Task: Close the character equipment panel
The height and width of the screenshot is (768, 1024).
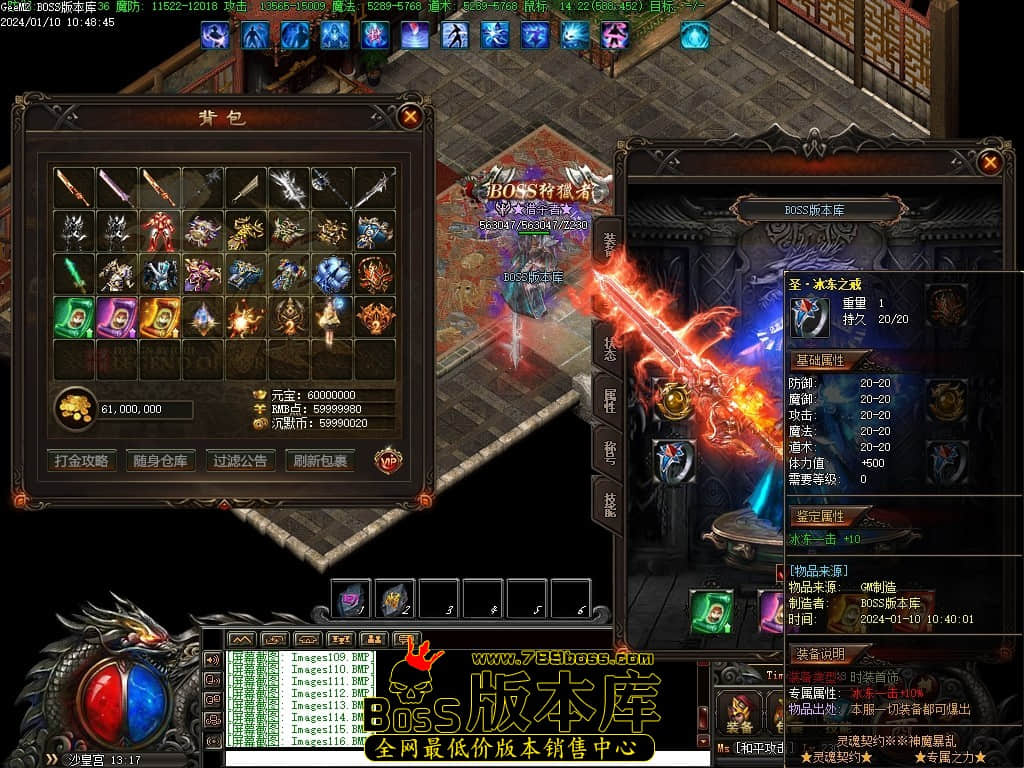Action: tap(989, 162)
